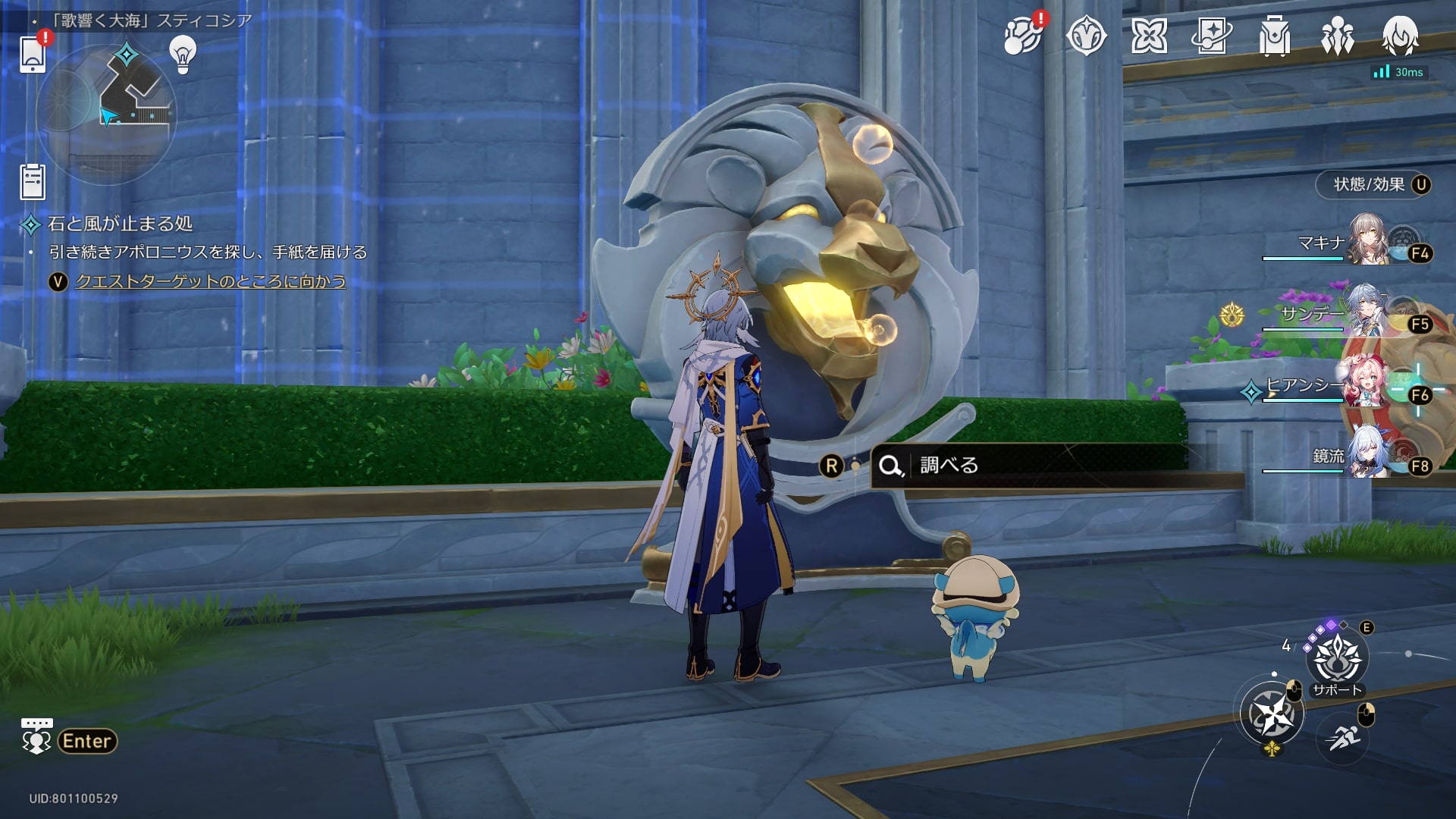Open the character silhouette menu icon

tap(1400, 36)
